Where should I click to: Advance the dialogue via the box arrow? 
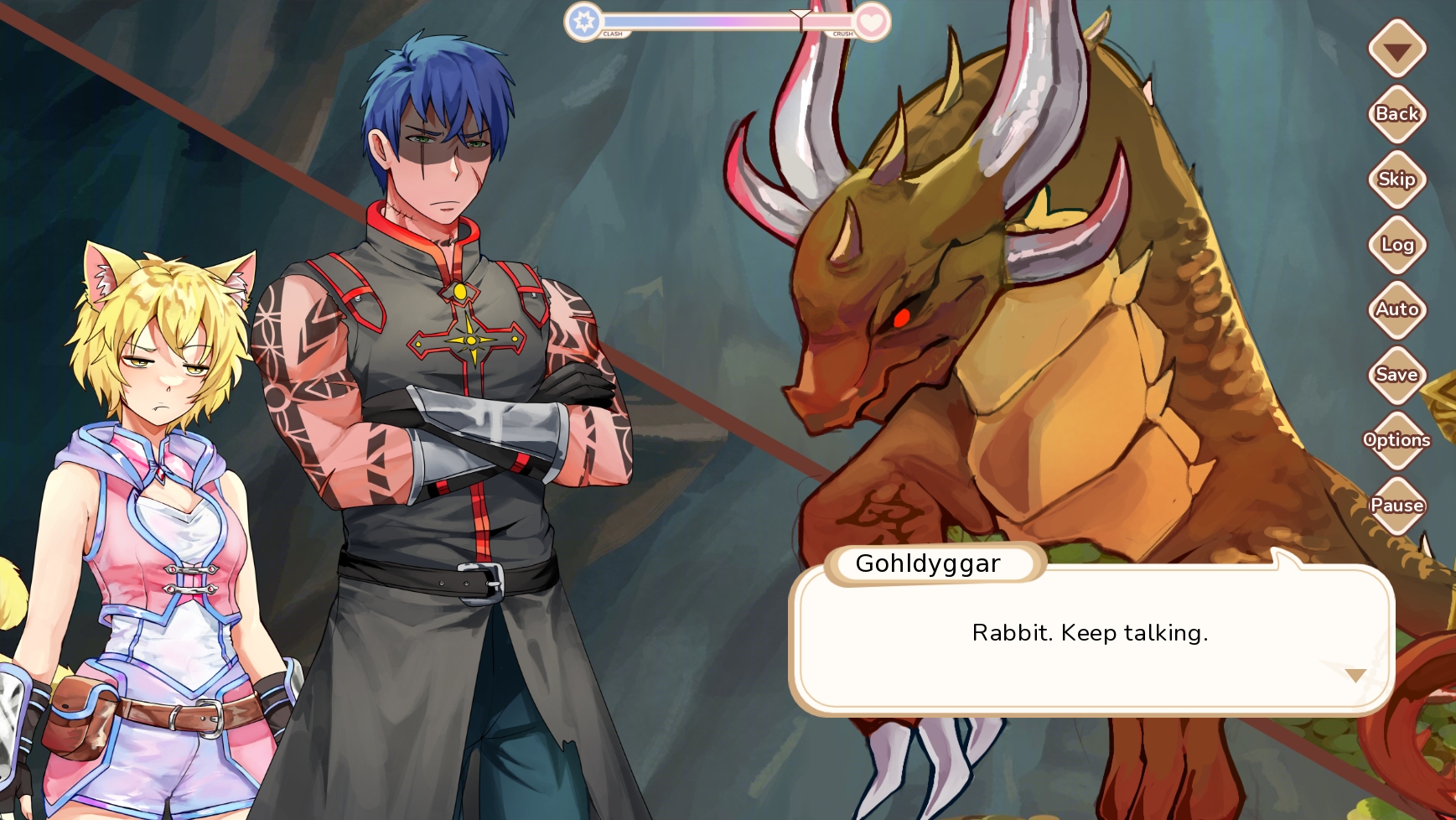[x=1355, y=675]
